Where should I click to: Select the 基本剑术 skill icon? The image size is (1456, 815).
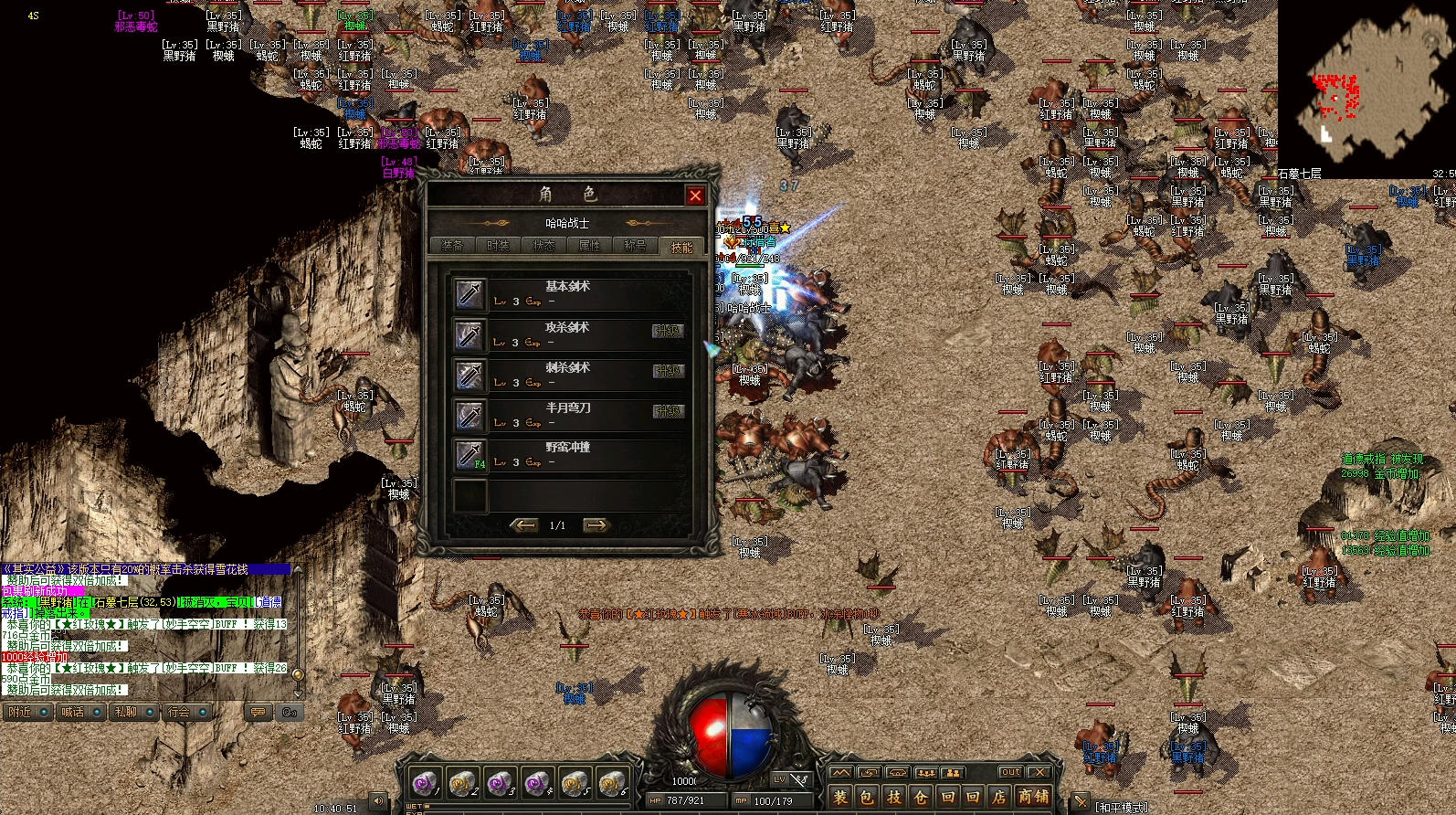(x=470, y=294)
